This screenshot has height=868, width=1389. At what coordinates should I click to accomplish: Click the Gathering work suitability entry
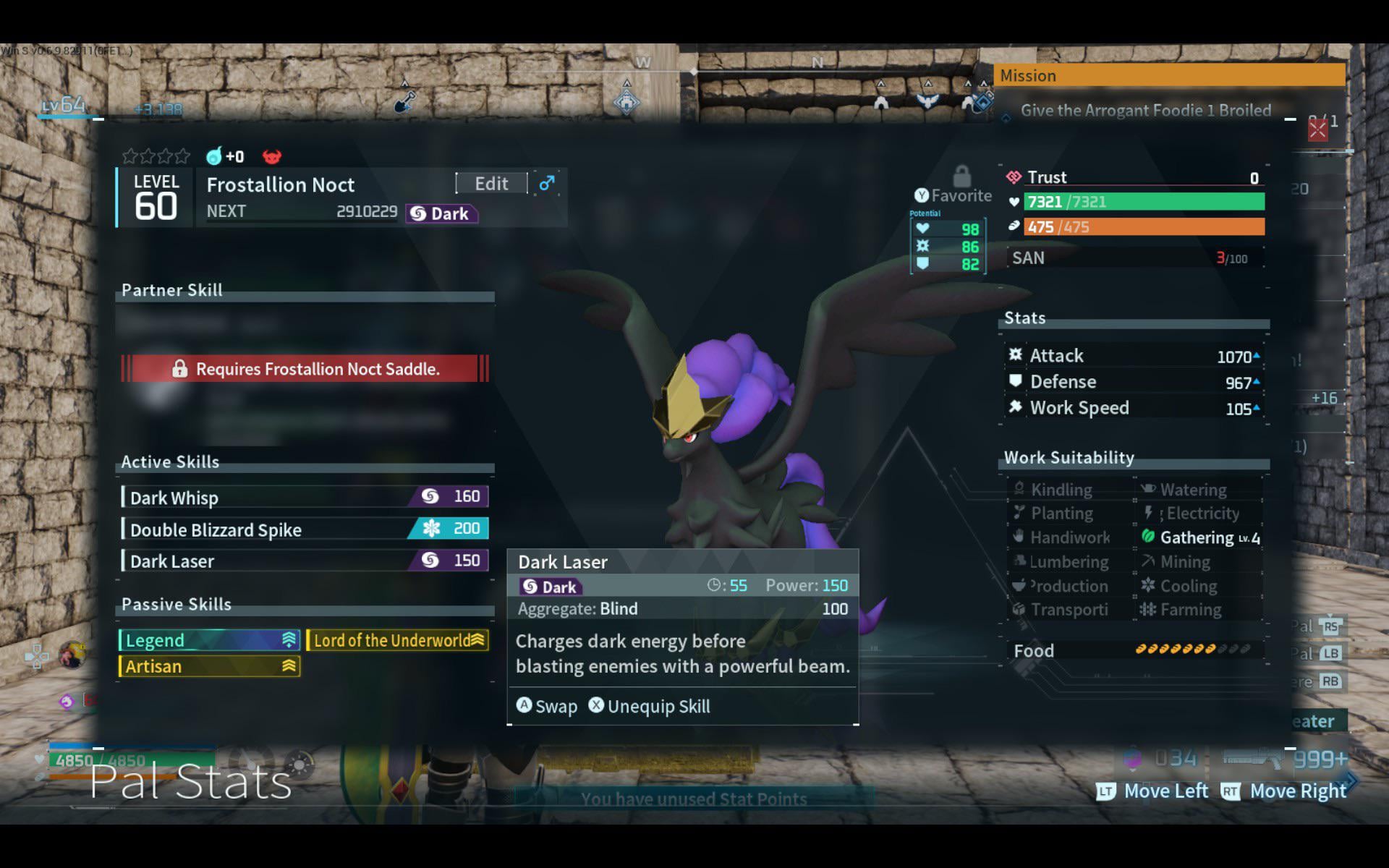tap(1199, 537)
